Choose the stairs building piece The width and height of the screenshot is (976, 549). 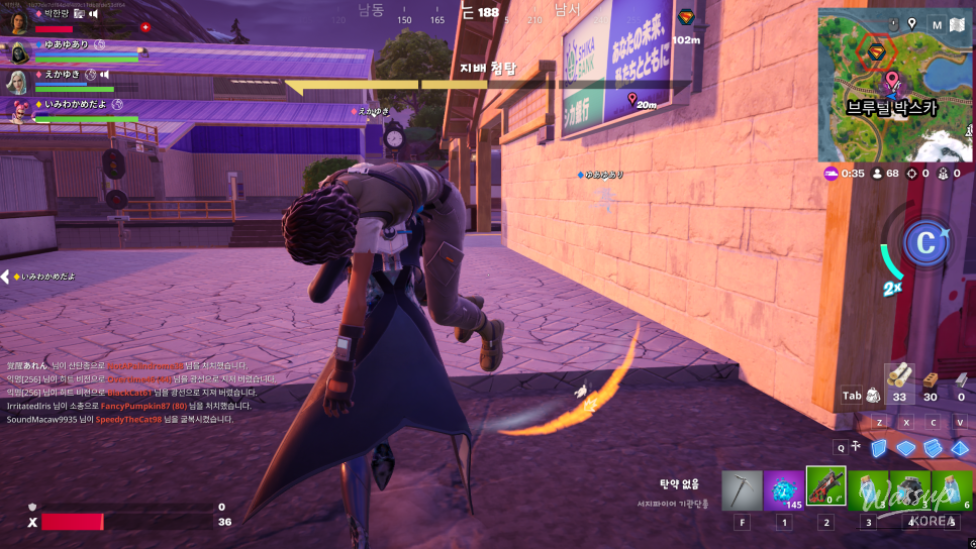point(932,448)
